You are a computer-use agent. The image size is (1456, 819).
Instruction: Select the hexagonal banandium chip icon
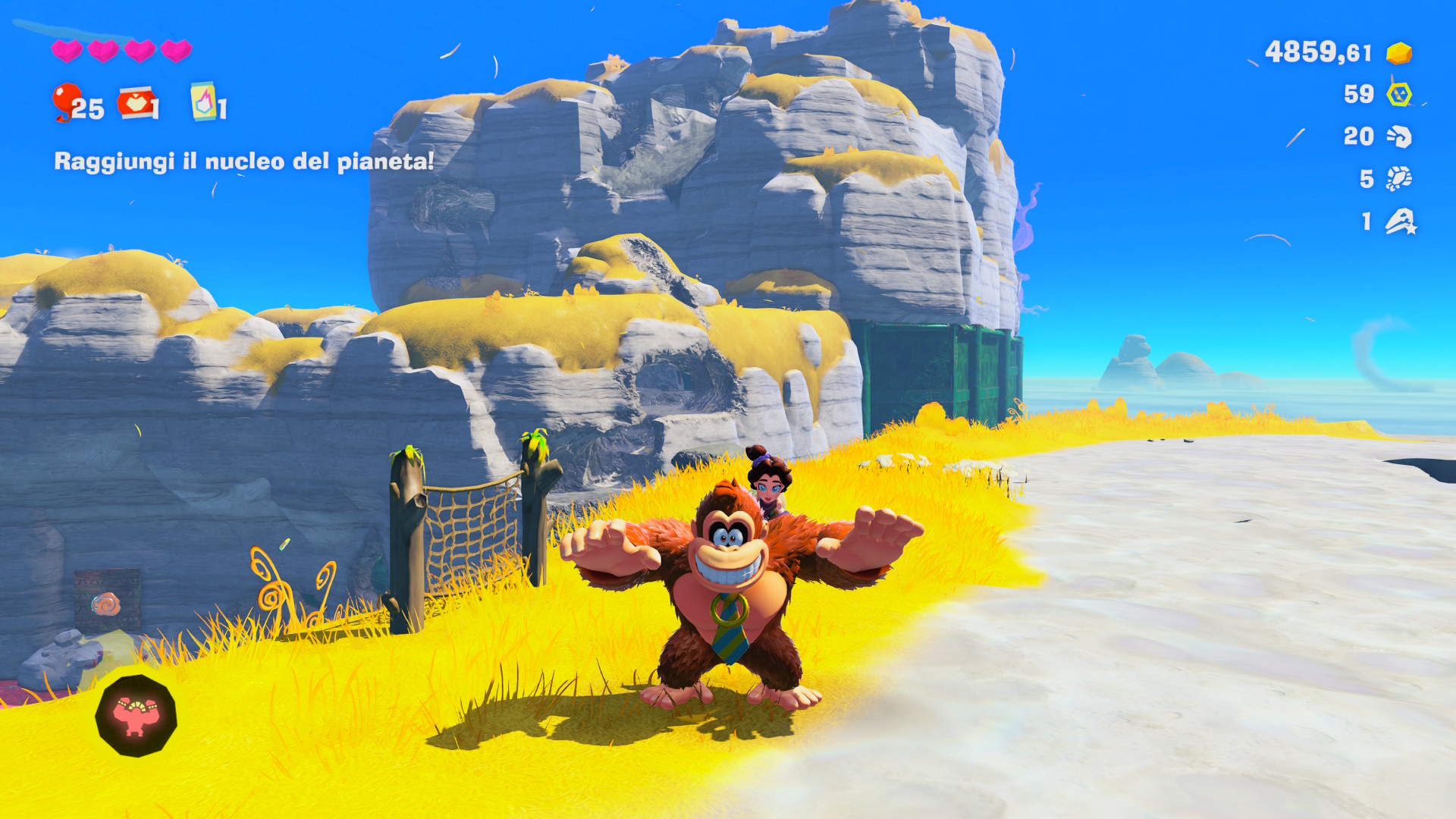click(1399, 95)
